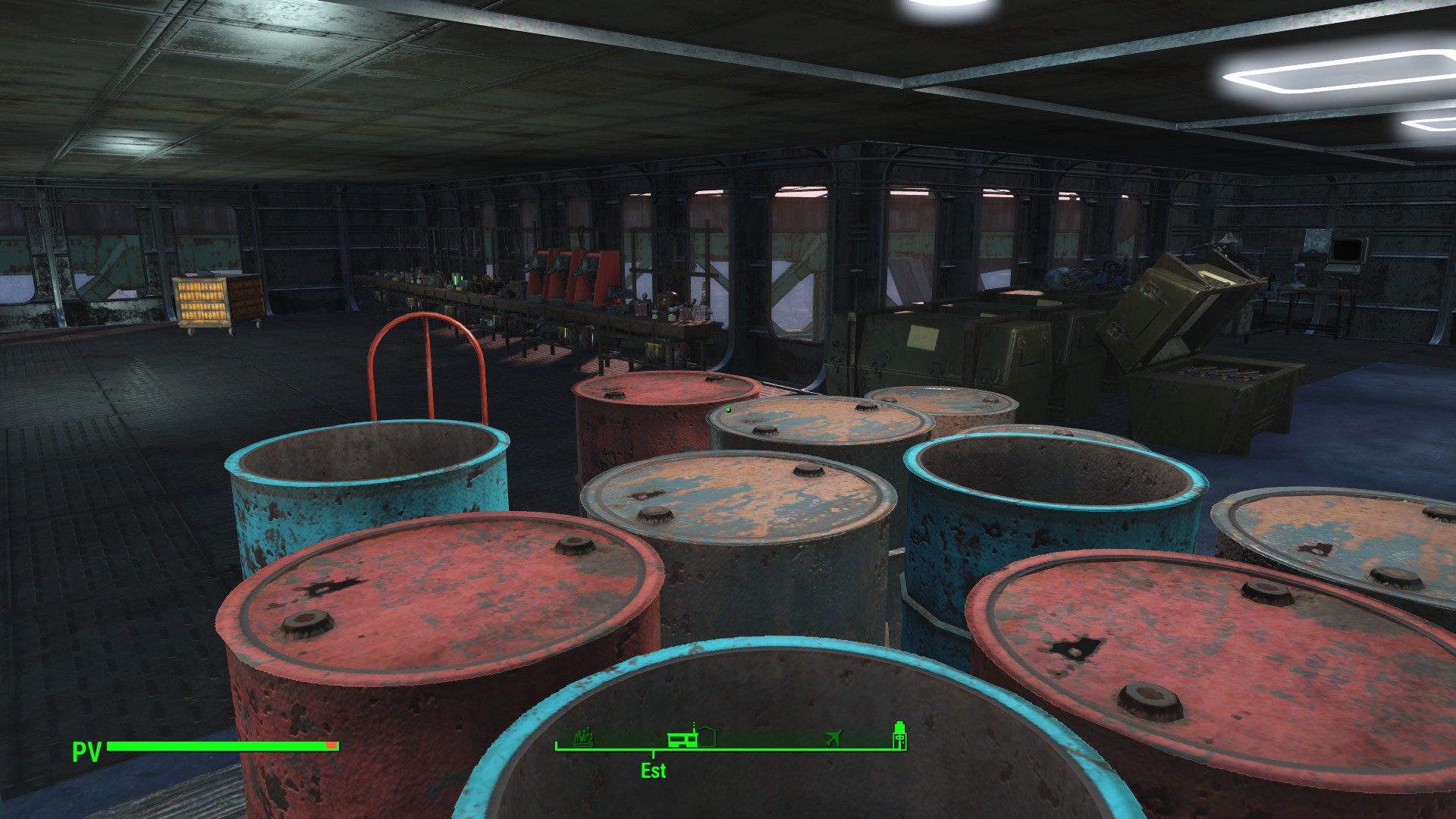Select the tall tower marker on compass
Screen dimensions: 1456x819
tap(899, 735)
